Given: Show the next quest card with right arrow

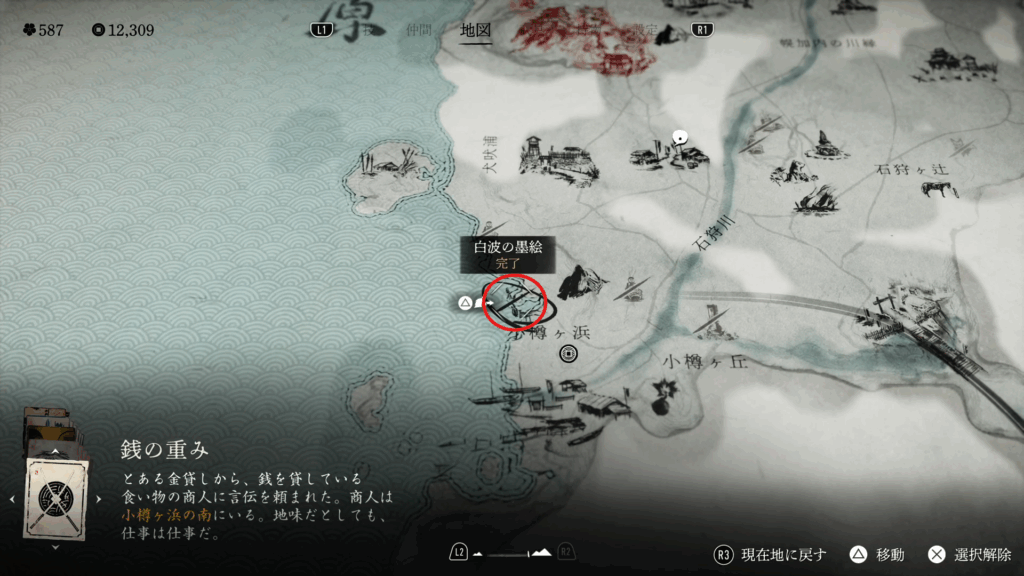Looking at the screenshot, I should [x=98, y=498].
